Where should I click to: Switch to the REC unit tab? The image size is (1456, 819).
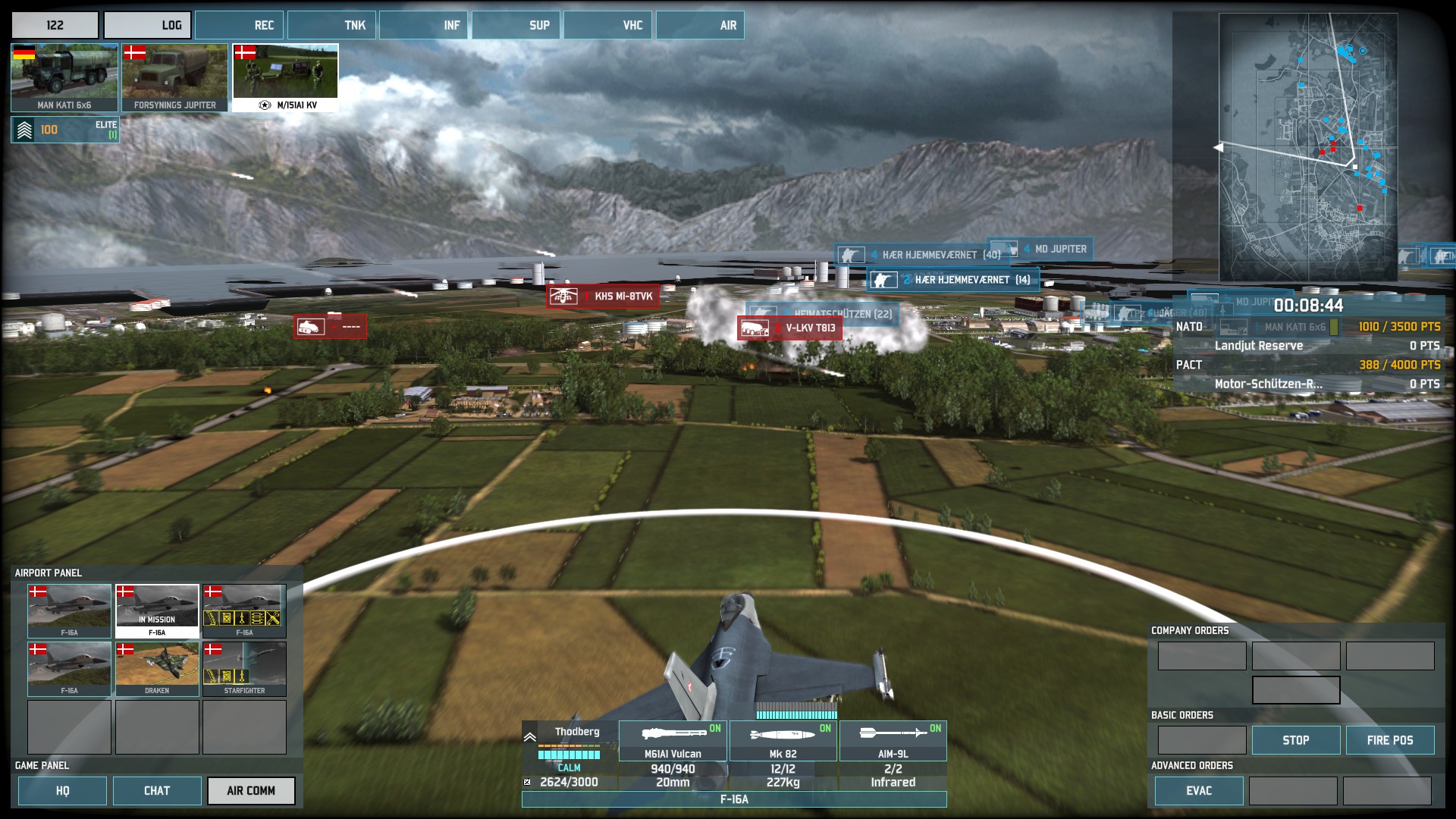click(240, 25)
